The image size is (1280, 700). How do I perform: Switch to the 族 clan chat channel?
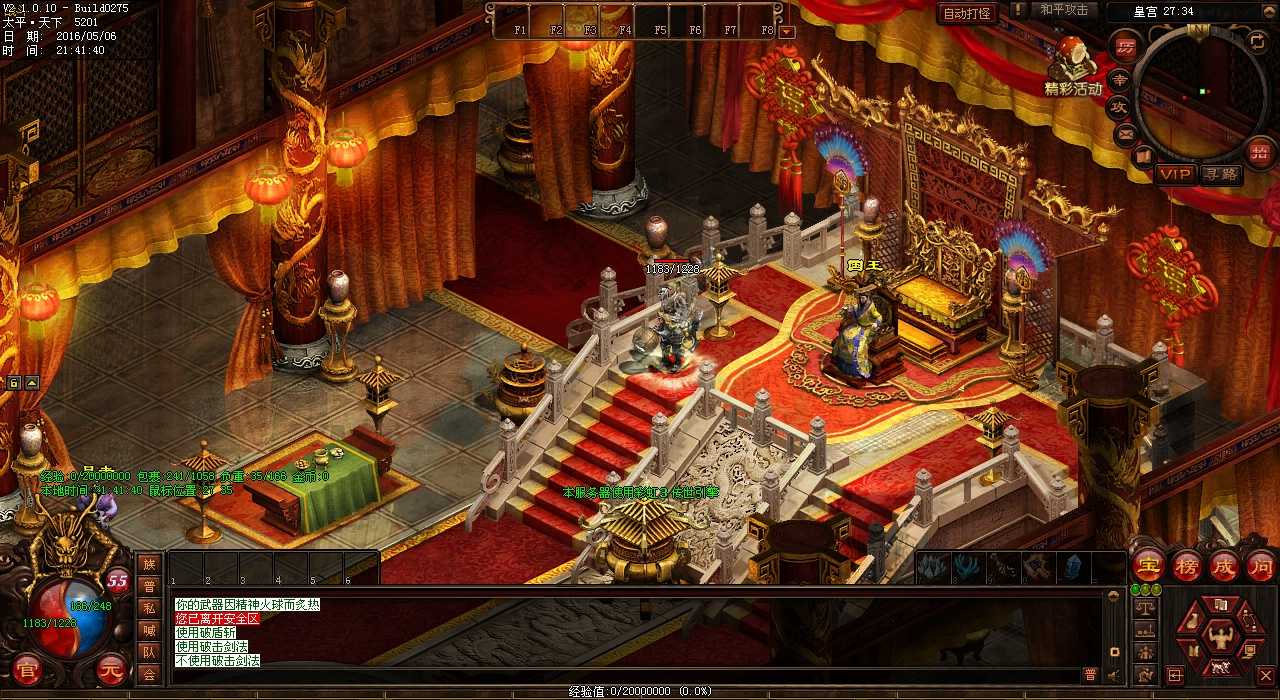coord(149,565)
